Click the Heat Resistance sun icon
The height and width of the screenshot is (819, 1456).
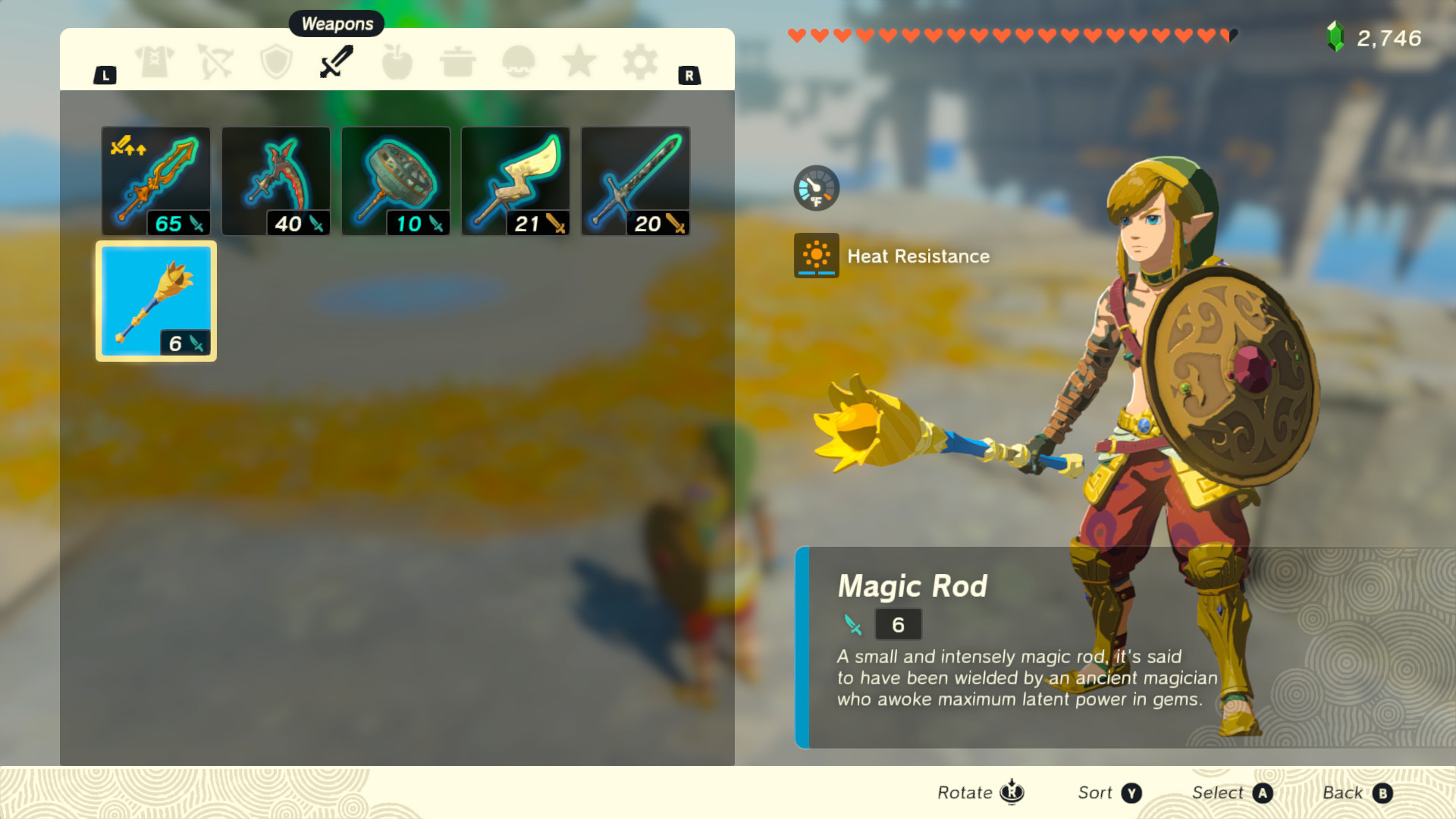(816, 256)
